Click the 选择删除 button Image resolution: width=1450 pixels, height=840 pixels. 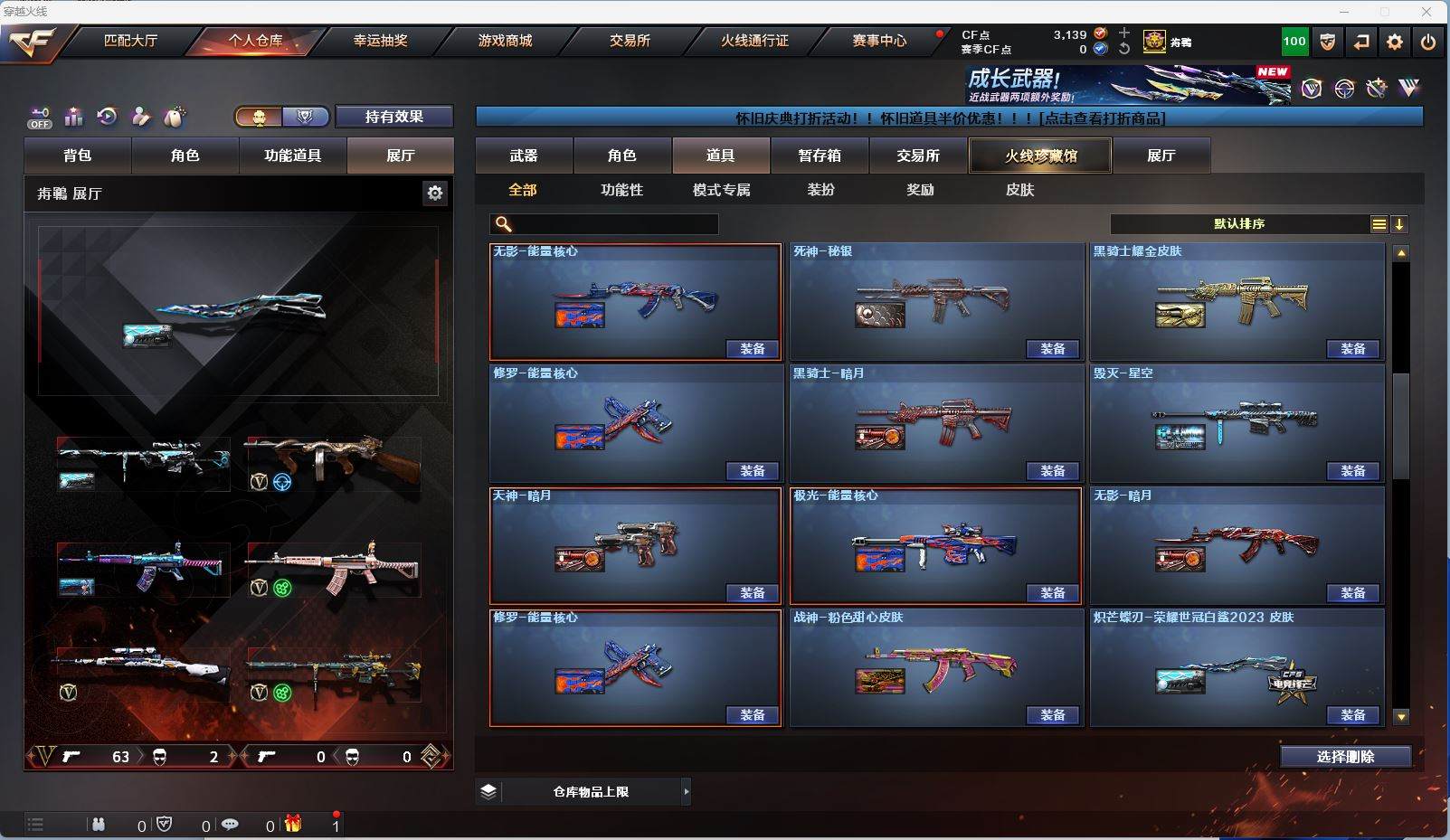[1345, 757]
